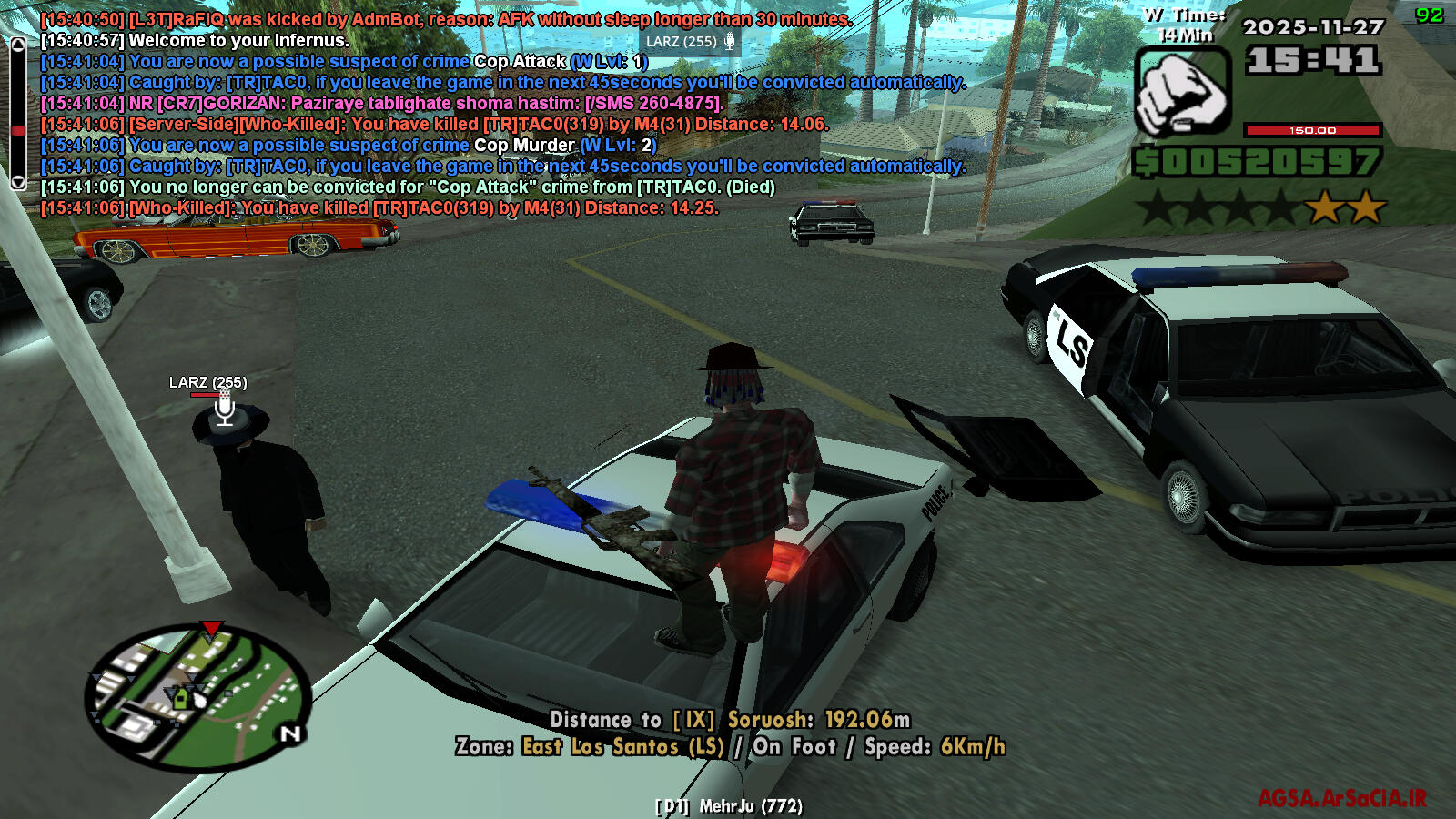Click the green house marker on the minimap
Screen dimensions: 1456x819
[180, 699]
